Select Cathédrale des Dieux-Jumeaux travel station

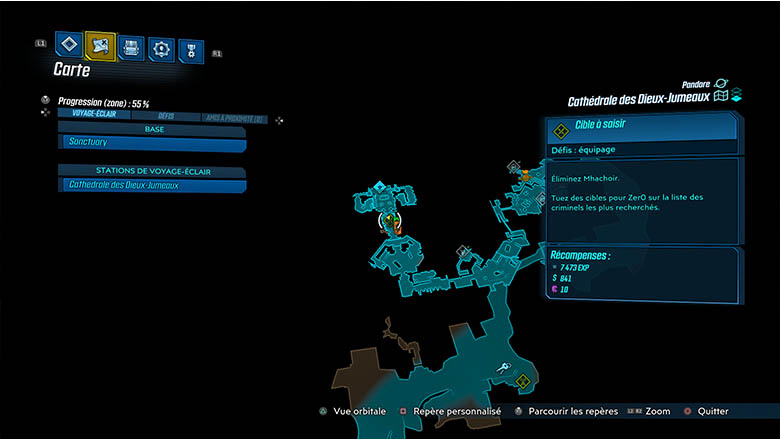(x=151, y=185)
